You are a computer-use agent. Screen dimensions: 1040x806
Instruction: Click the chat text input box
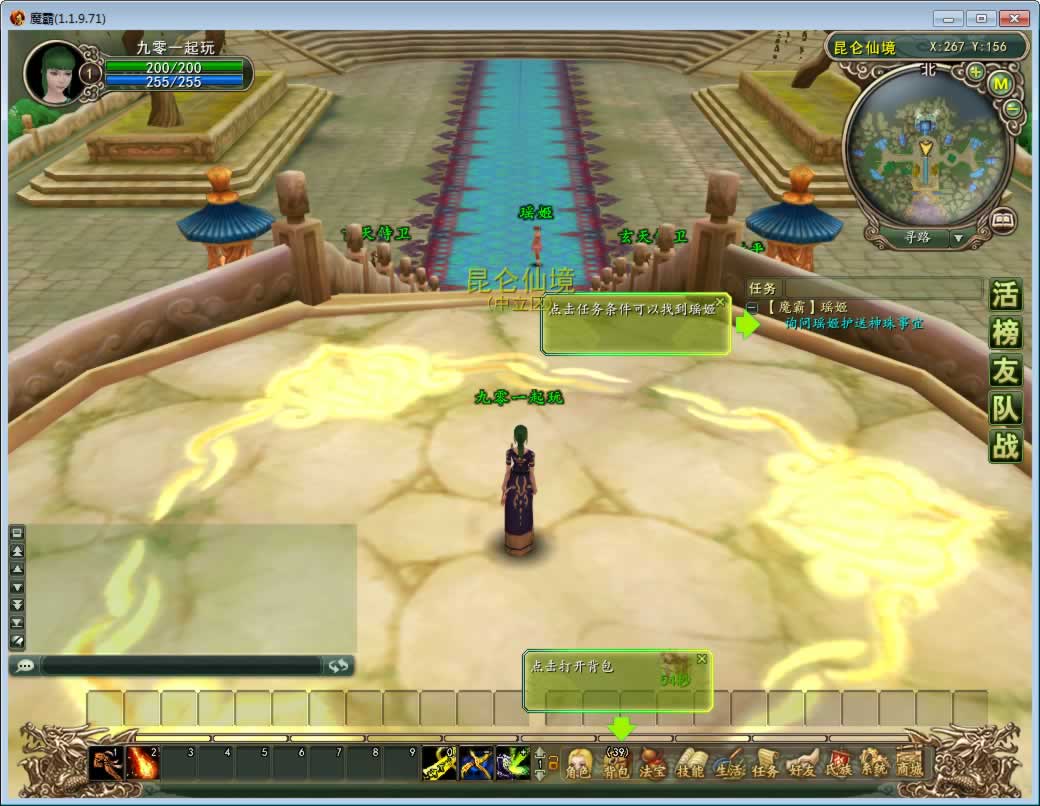[180, 665]
